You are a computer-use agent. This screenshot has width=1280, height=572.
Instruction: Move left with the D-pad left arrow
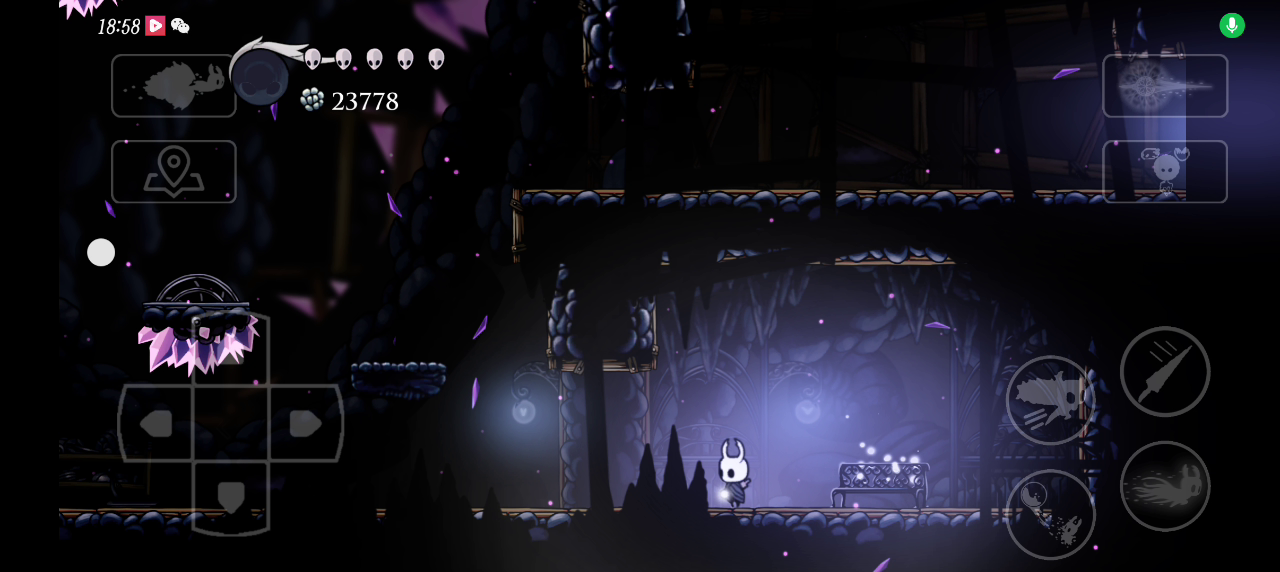(156, 423)
